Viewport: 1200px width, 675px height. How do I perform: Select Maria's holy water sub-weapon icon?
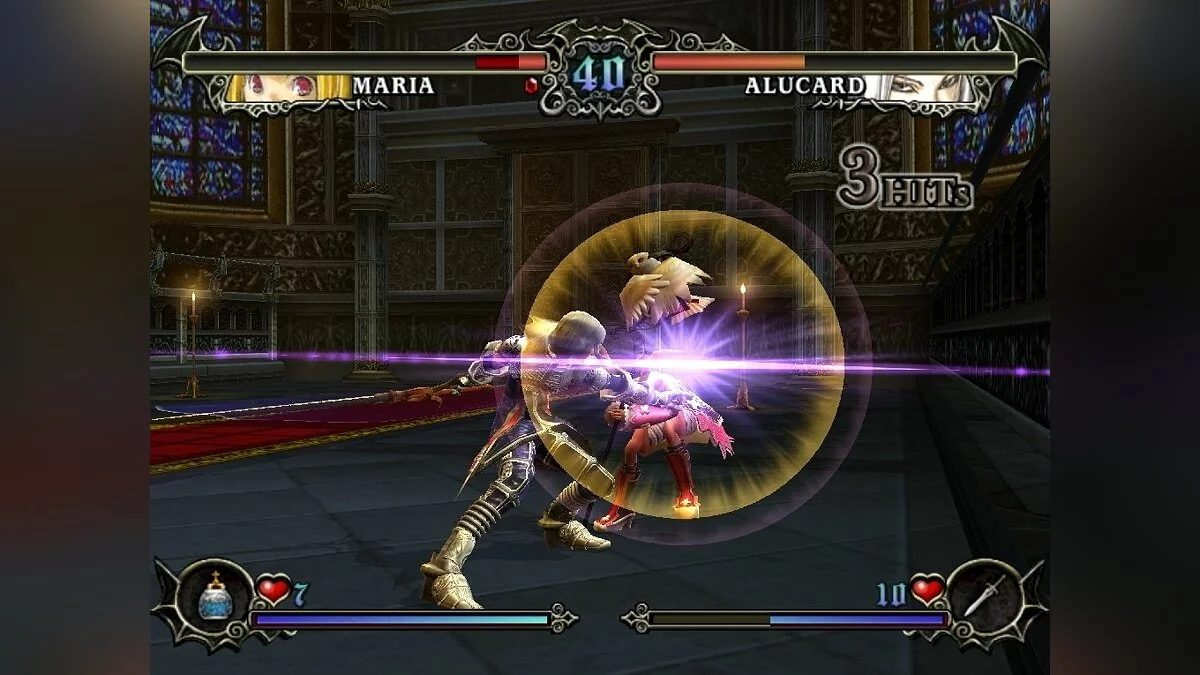[215, 598]
